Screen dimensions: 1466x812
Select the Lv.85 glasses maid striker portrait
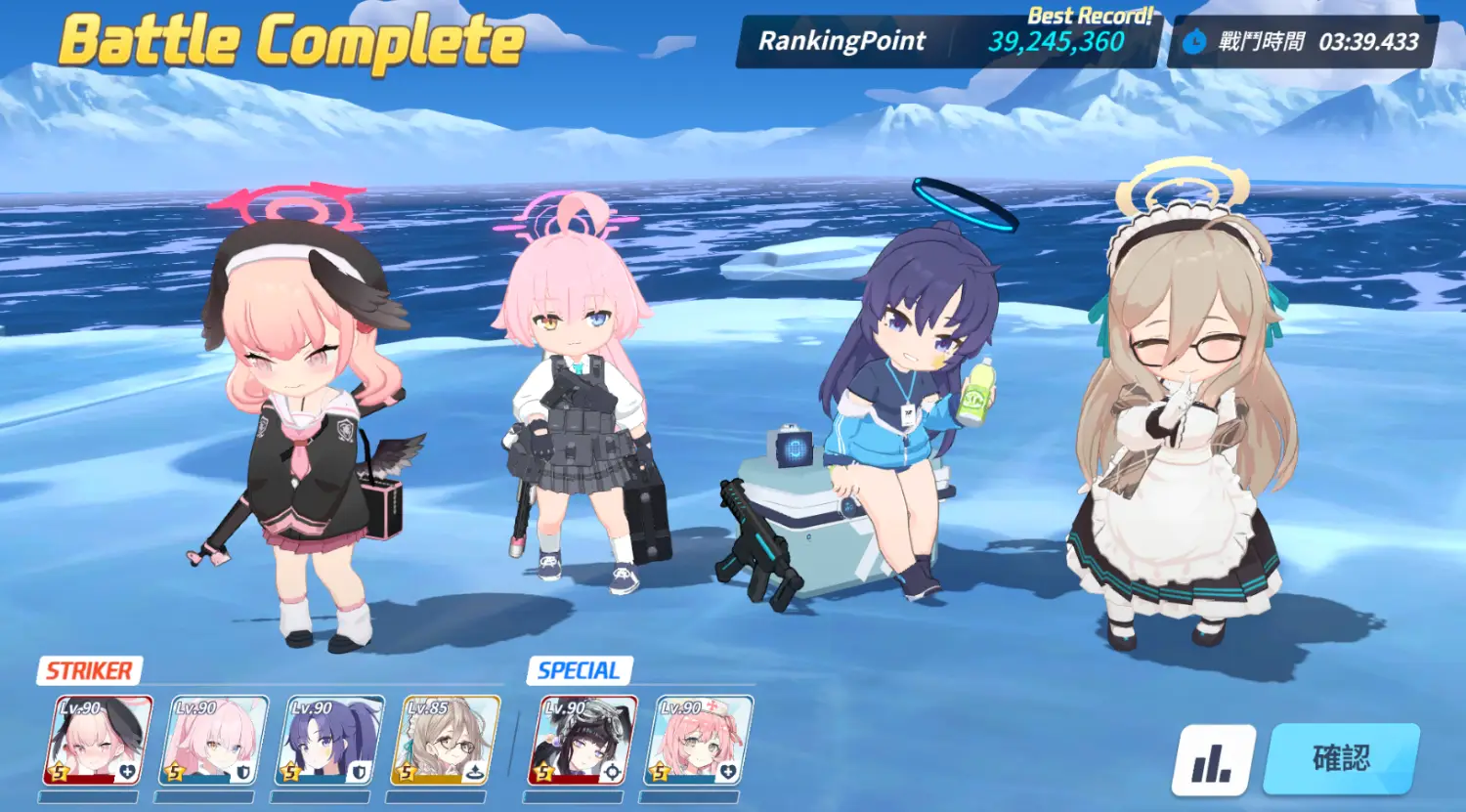[x=446, y=741]
